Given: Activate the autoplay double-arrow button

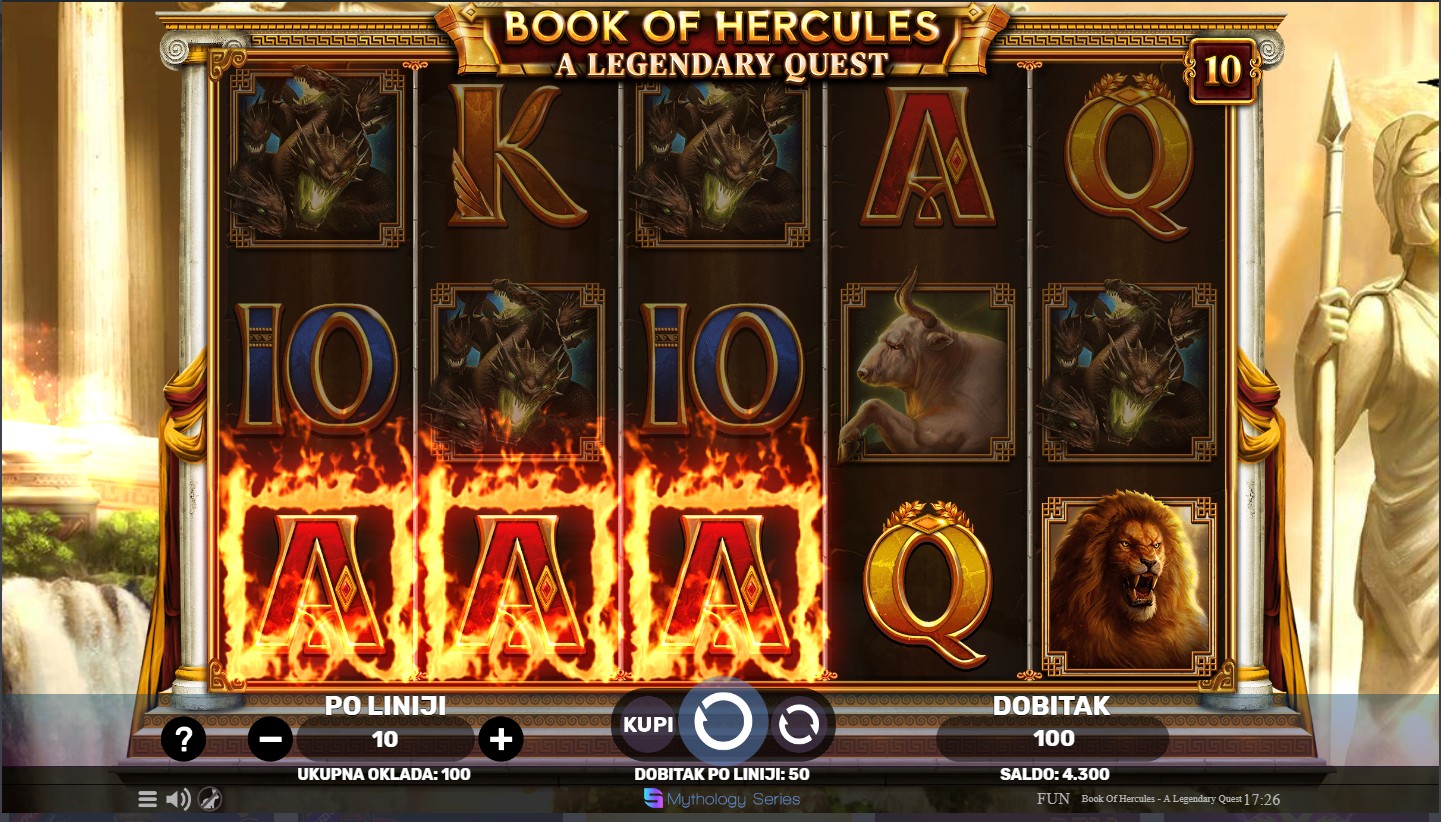Looking at the screenshot, I should tap(798, 724).
